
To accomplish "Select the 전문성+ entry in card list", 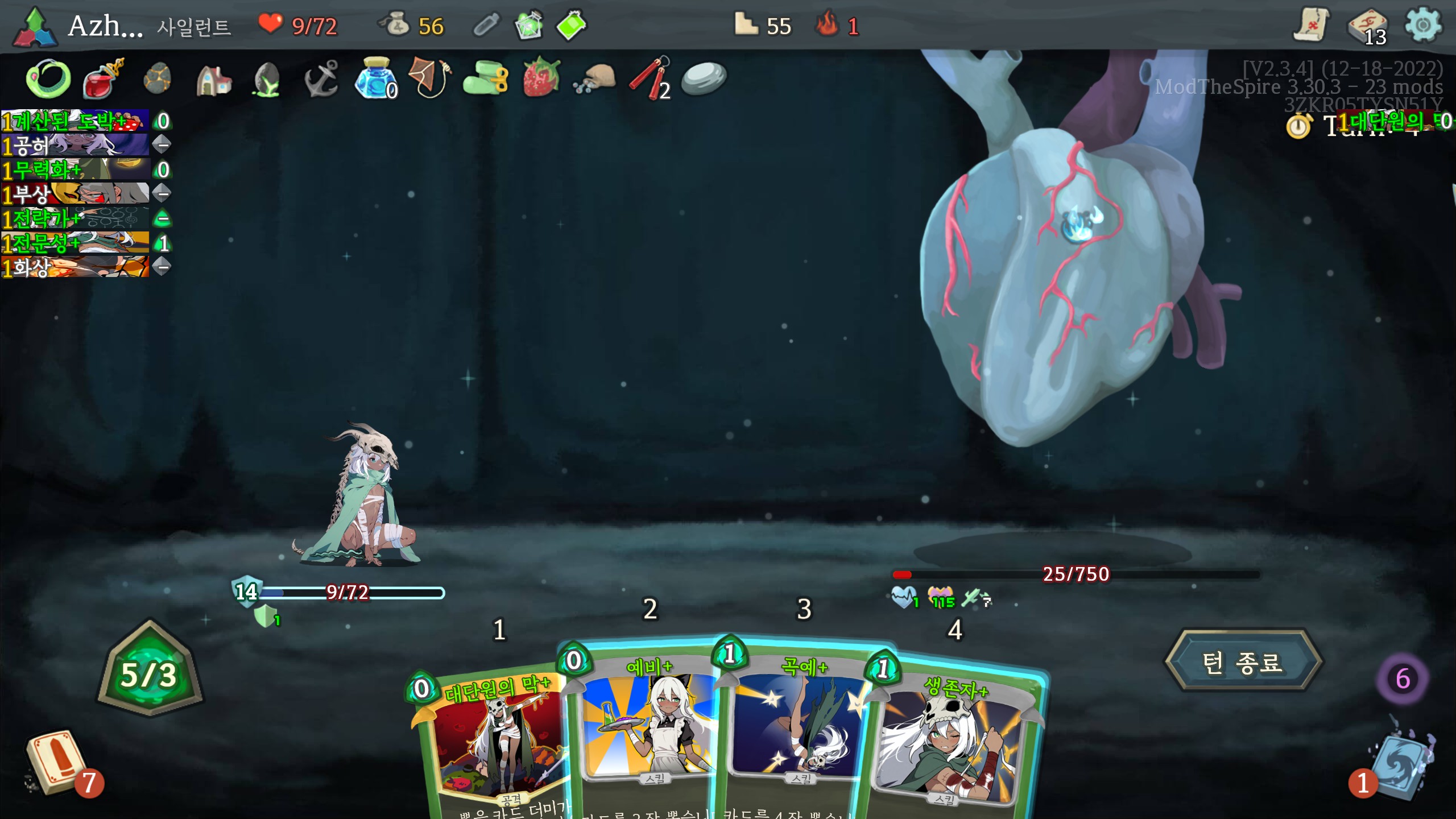I will click(75, 243).
